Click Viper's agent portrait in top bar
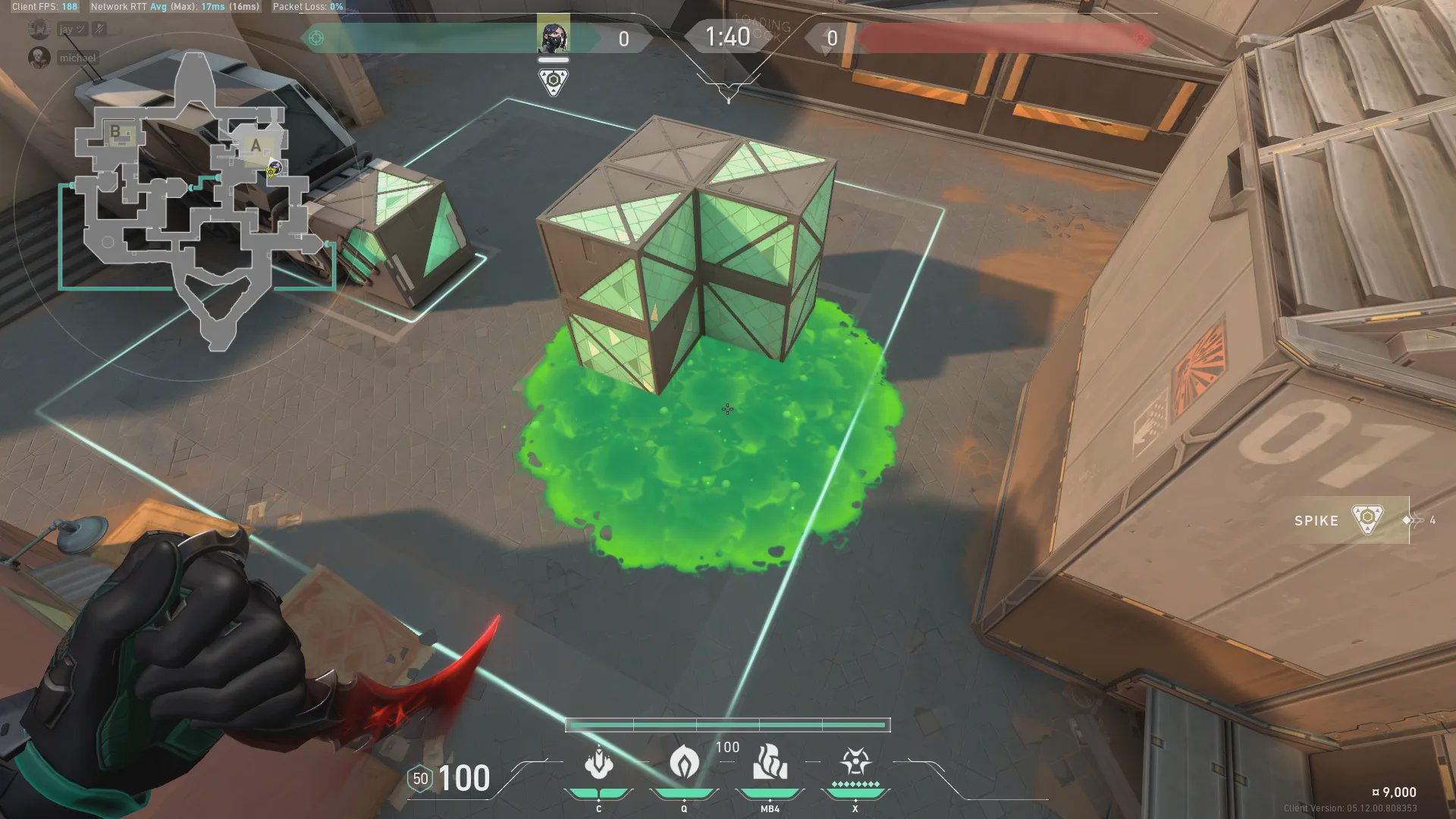 [x=553, y=36]
